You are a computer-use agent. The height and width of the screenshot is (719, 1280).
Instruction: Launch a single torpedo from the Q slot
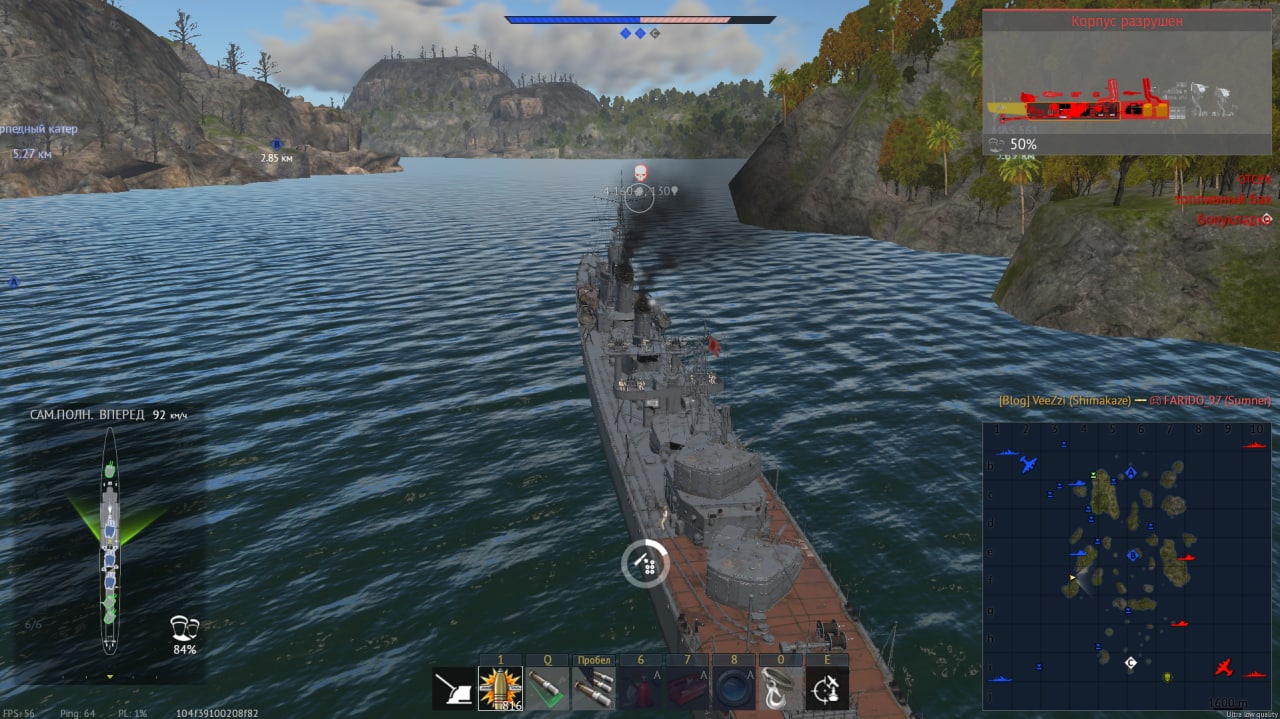(547, 689)
